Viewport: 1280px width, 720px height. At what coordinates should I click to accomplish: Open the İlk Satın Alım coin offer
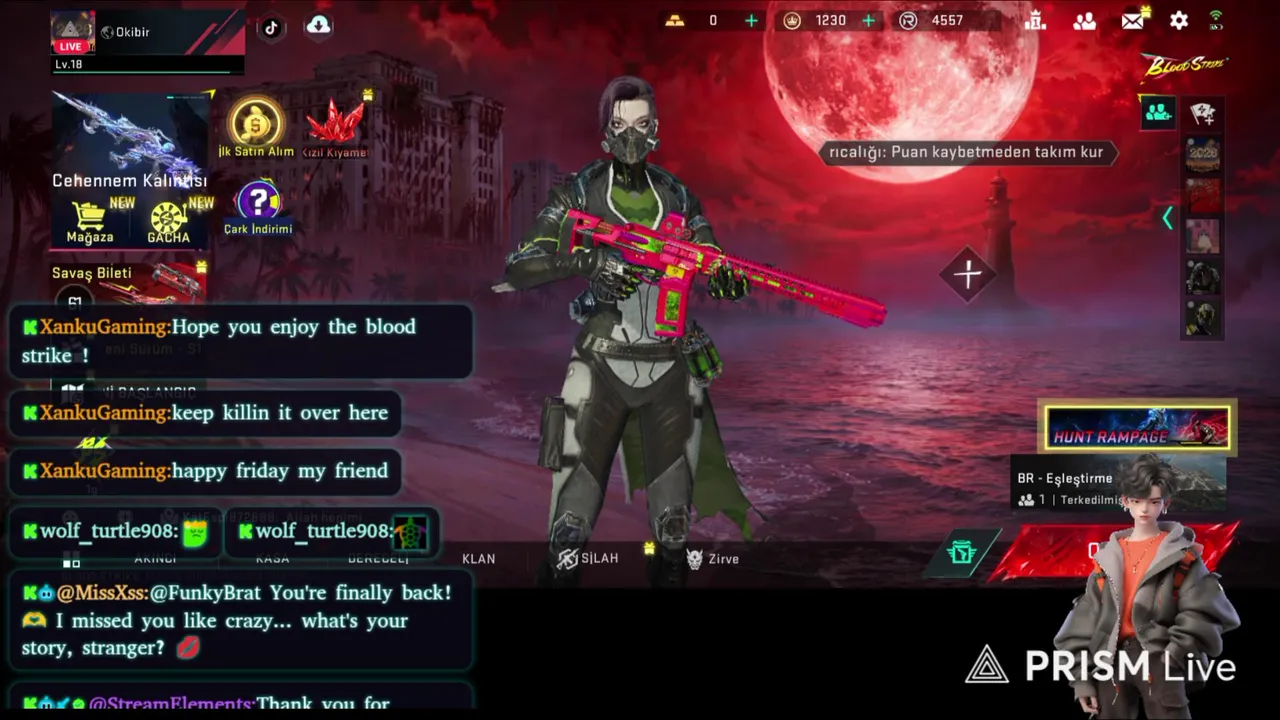point(256,120)
